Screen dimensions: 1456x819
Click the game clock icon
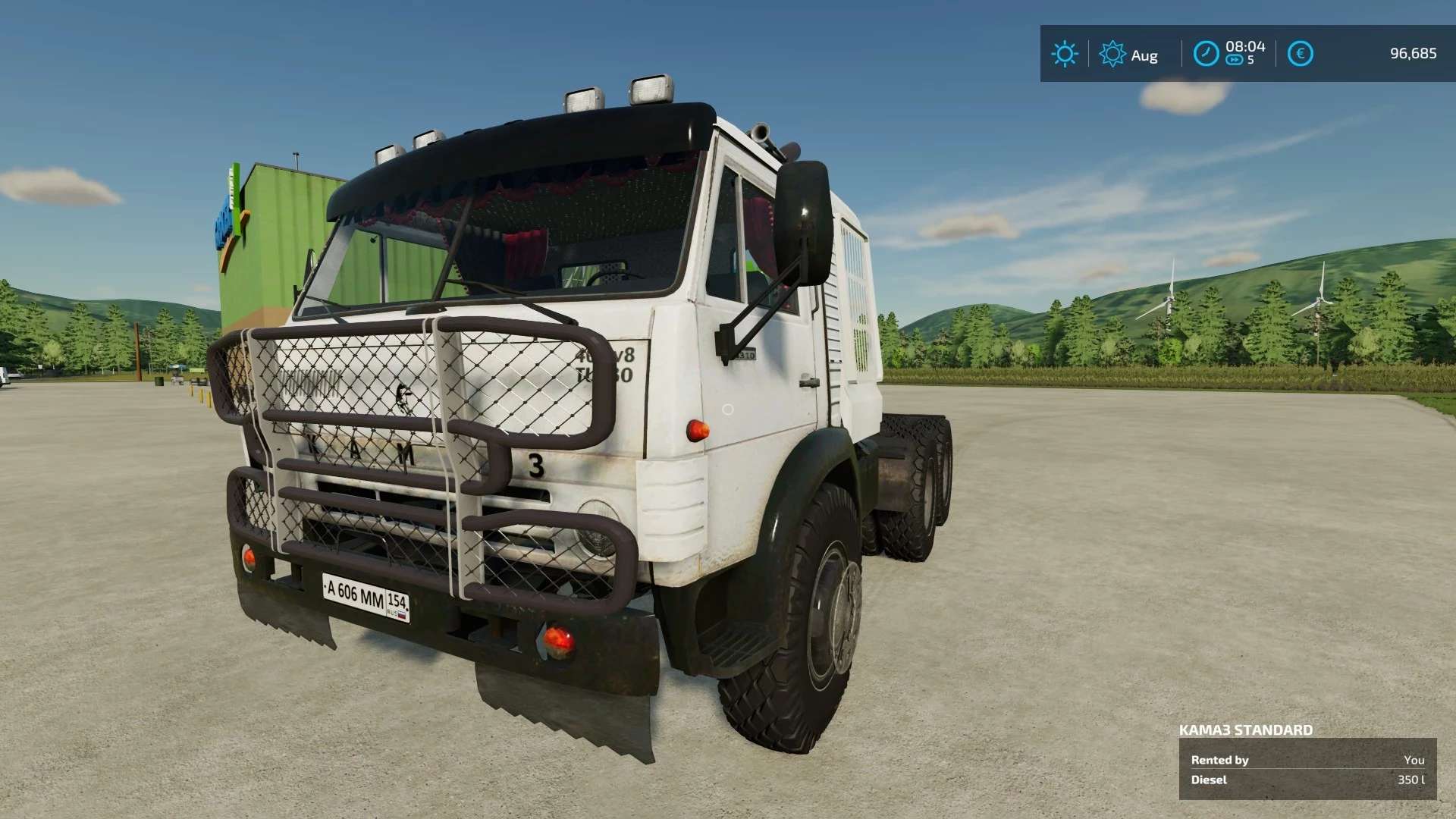(x=1206, y=54)
